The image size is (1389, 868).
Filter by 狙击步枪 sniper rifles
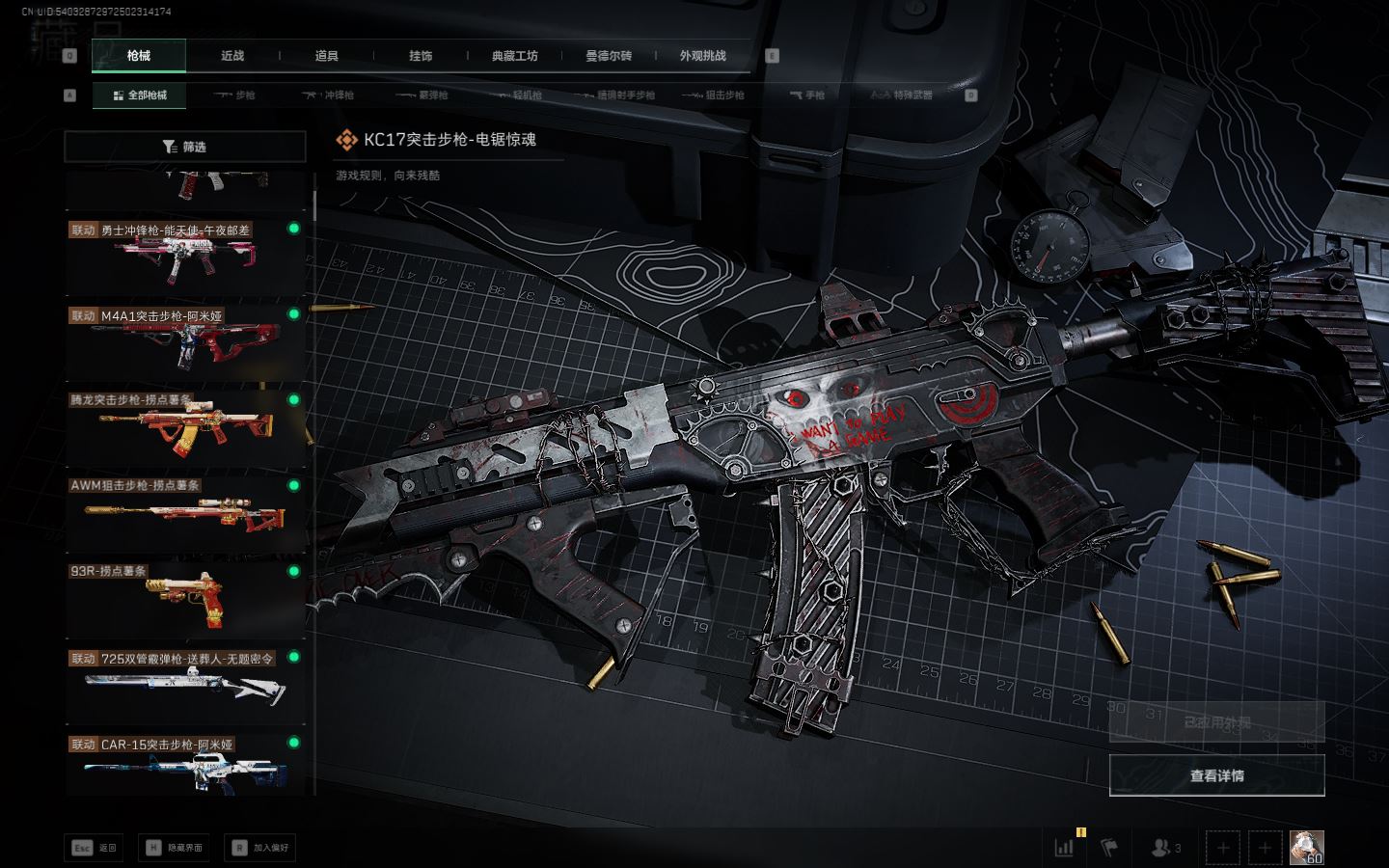tap(714, 95)
